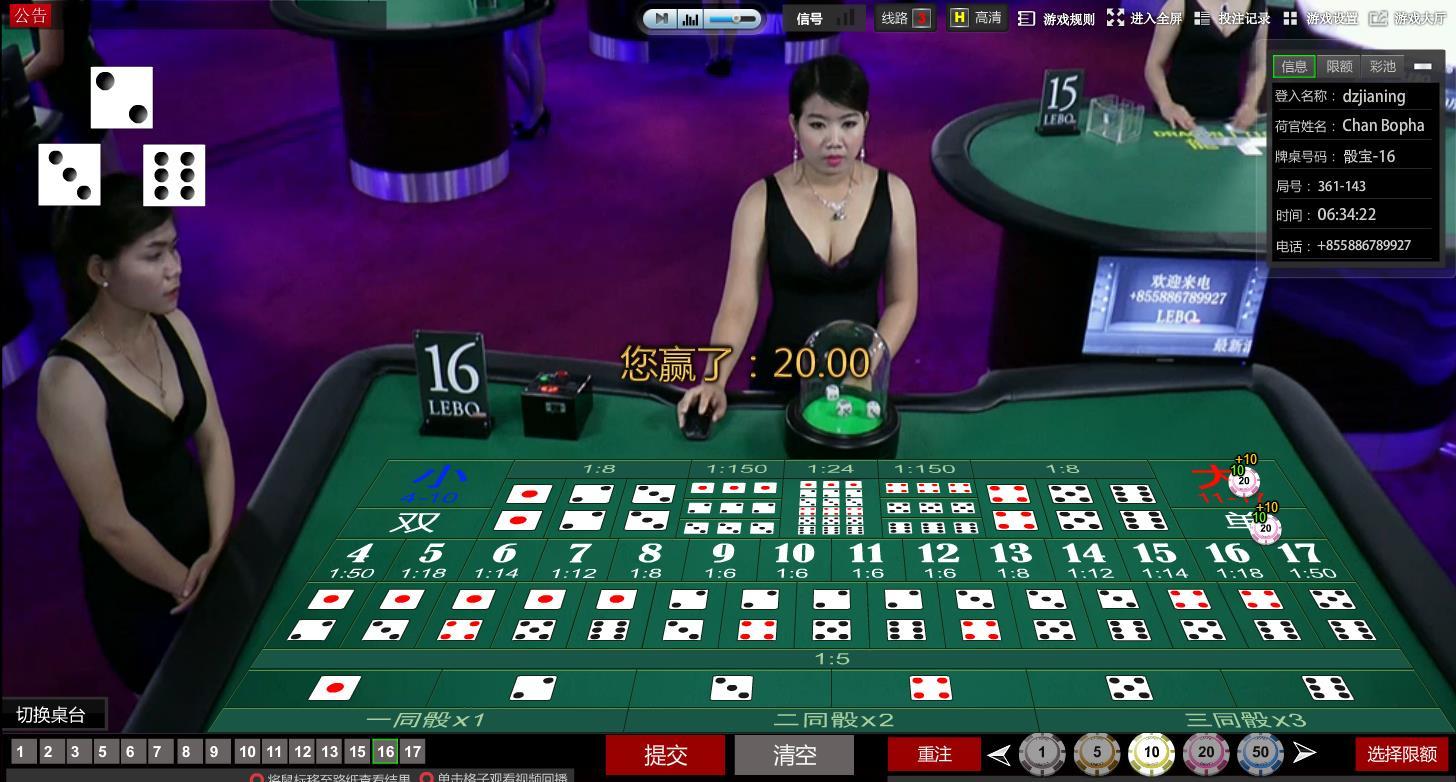Show next chips with right arrow
The image size is (1456, 782).
coord(1304,753)
